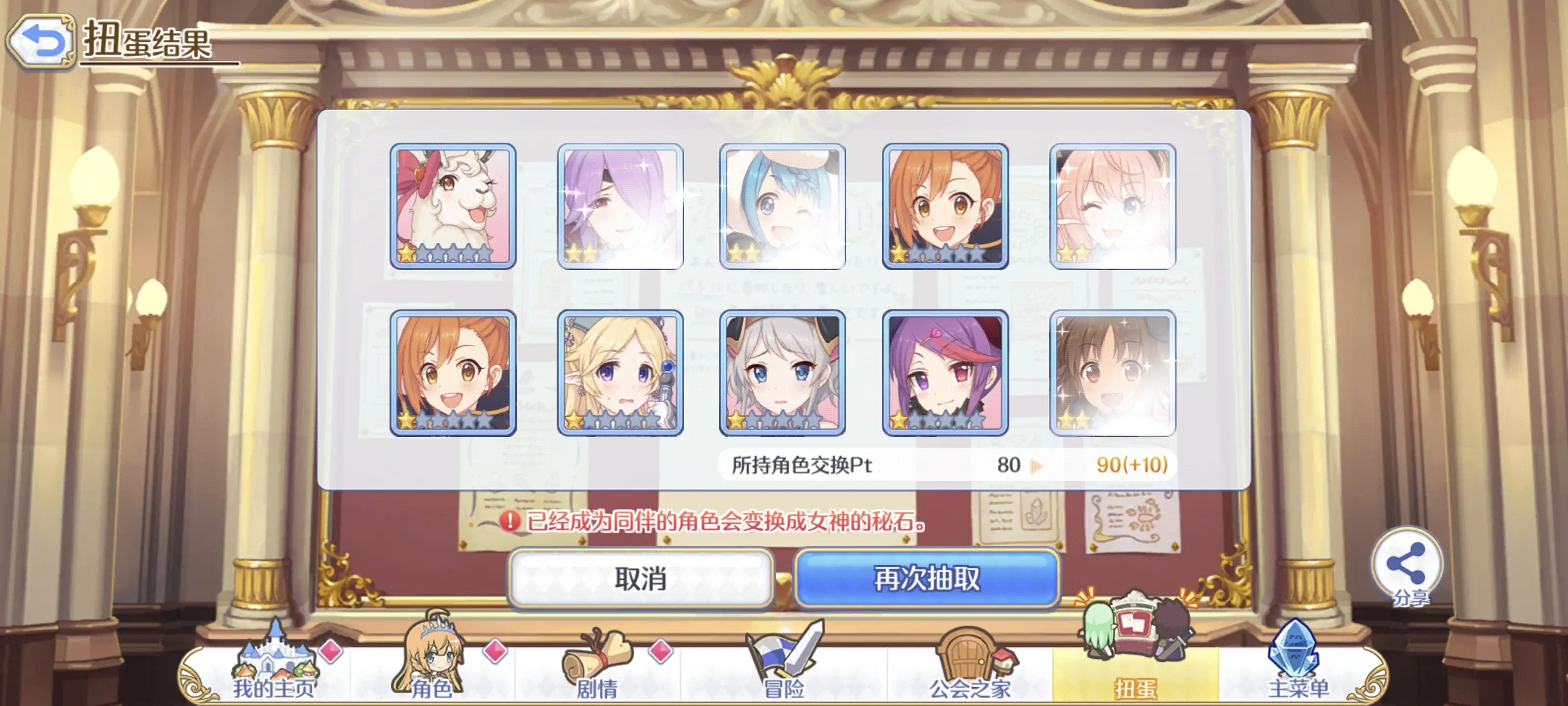Image resolution: width=1568 pixels, height=706 pixels.
Task: Open 我的主页 home tab
Action: 274,670
